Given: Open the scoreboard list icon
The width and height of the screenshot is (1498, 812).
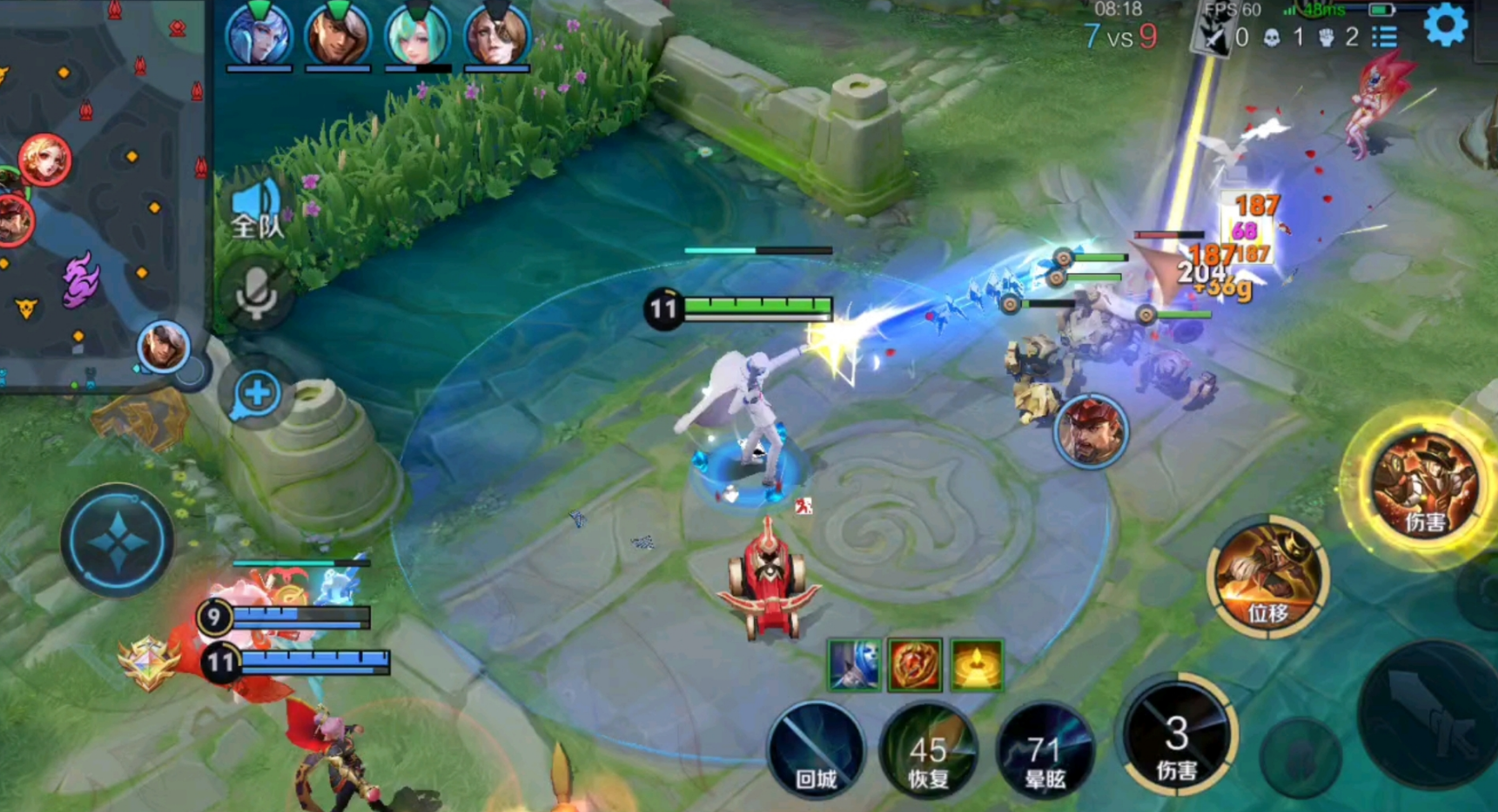Looking at the screenshot, I should [x=1384, y=37].
